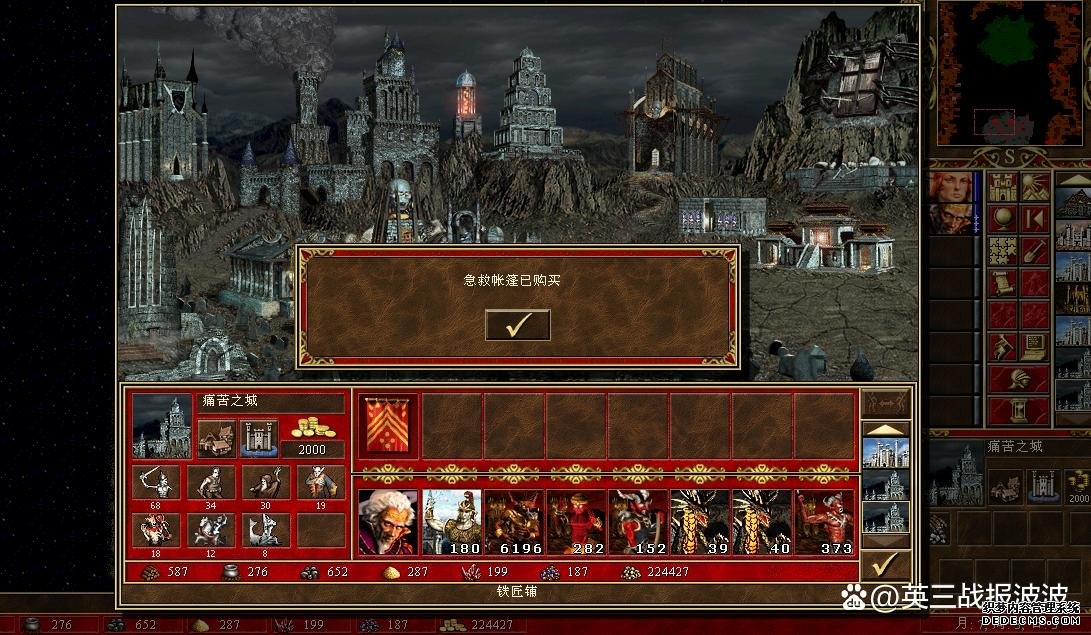Viewport: 1091px width, 635px height.
Task: Select the visiting hero's portrait
Action: [387, 522]
